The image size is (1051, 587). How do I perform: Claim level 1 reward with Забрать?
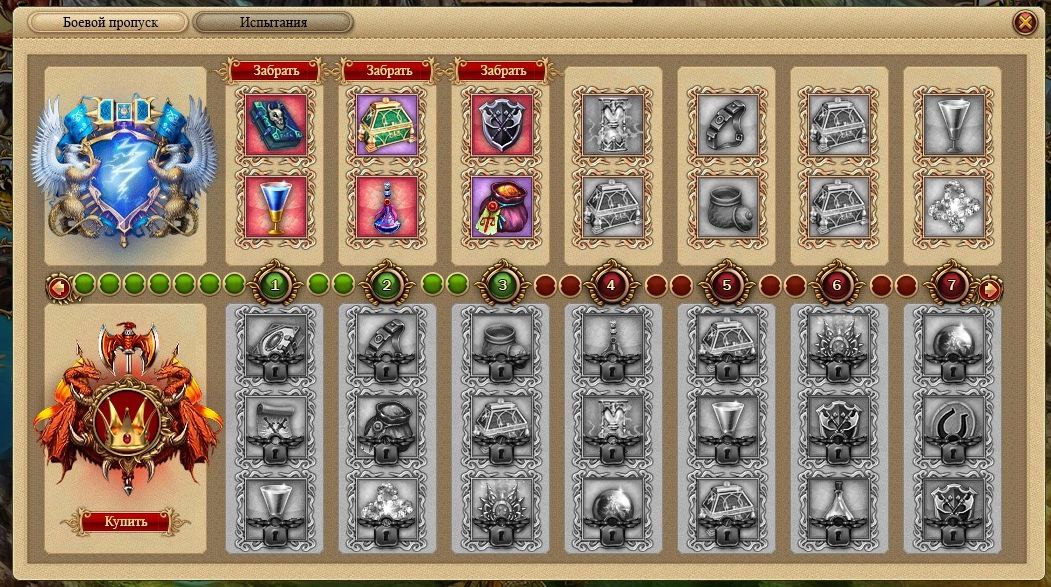275,71
